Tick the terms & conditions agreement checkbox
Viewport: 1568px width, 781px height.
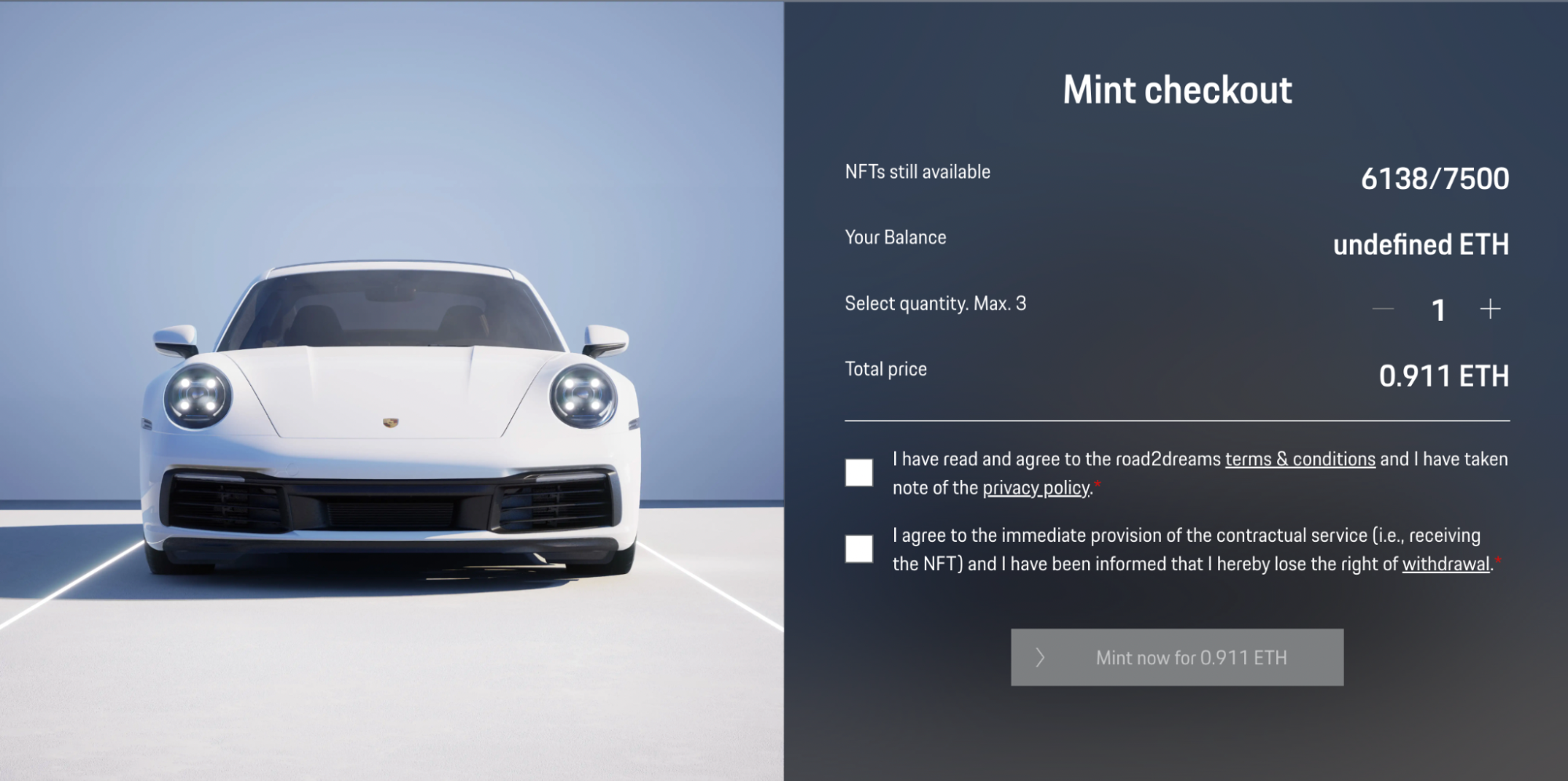859,473
